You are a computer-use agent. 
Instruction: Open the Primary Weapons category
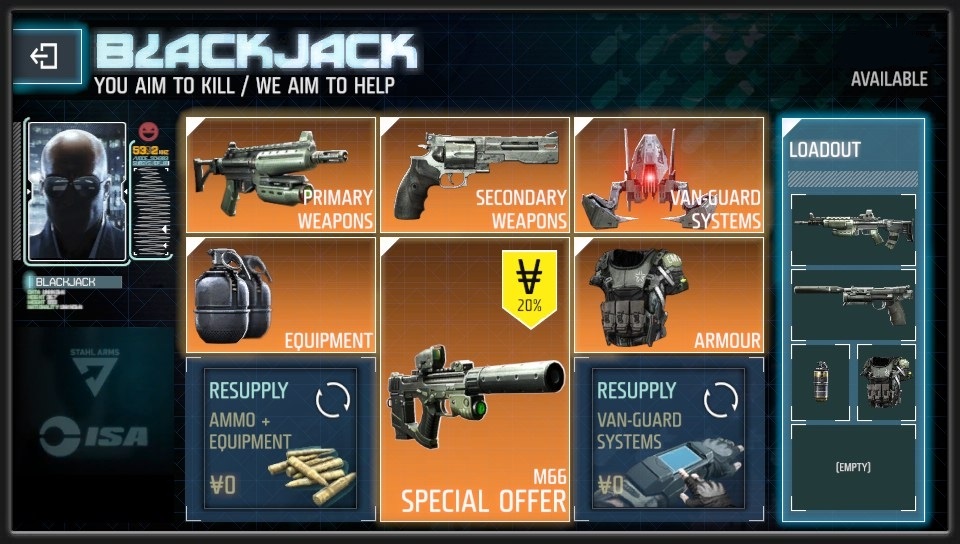[281, 175]
